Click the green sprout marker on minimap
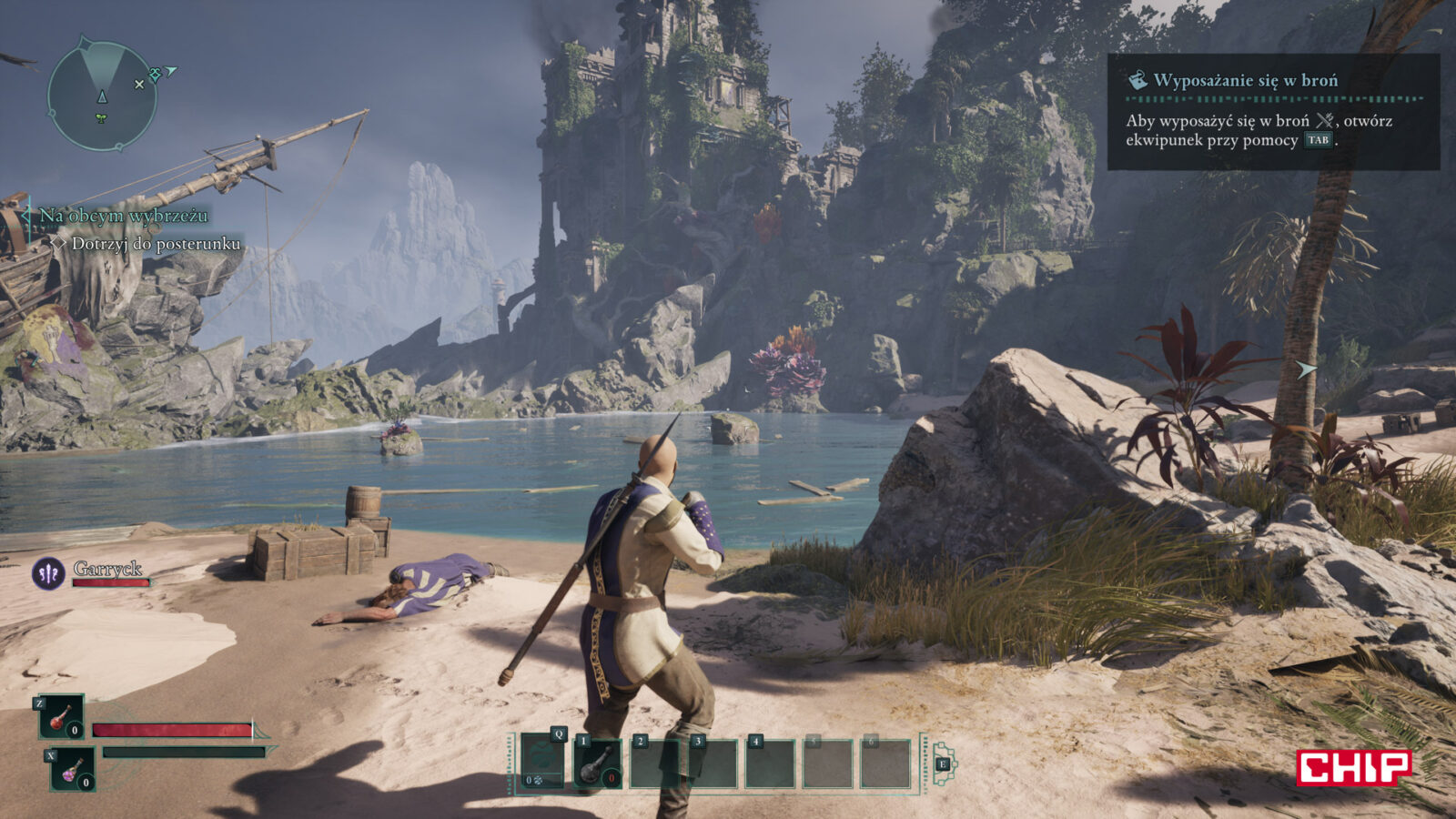Image resolution: width=1456 pixels, height=819 pixels. (x=101, y=118)
